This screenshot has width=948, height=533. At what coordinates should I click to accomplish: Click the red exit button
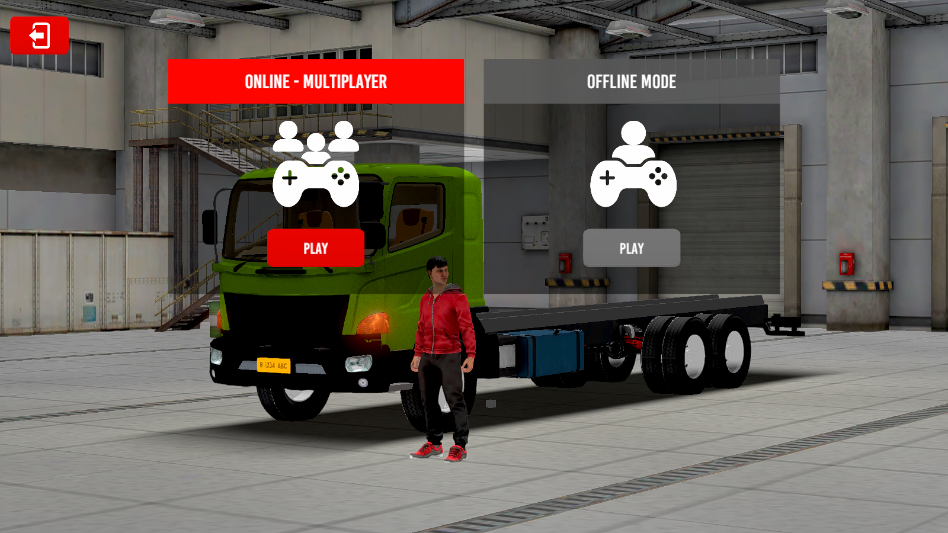pyautogui.click(x=39, y=36)
